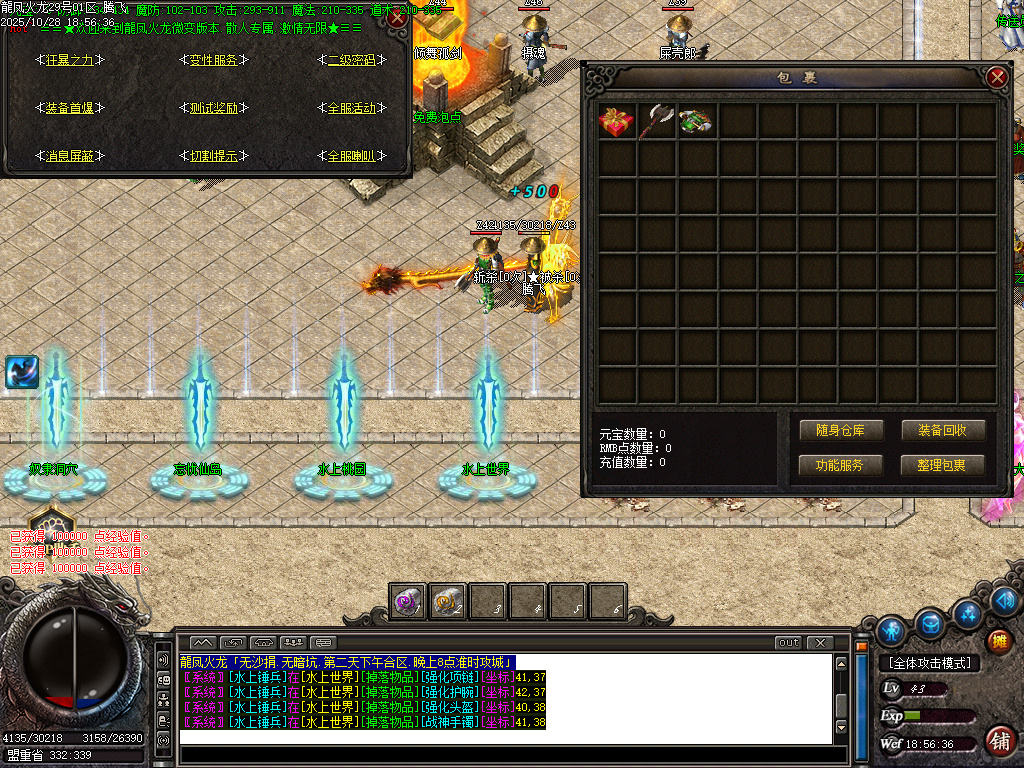
Task: Close the welcome menu panel
Action: pos(397,18)
